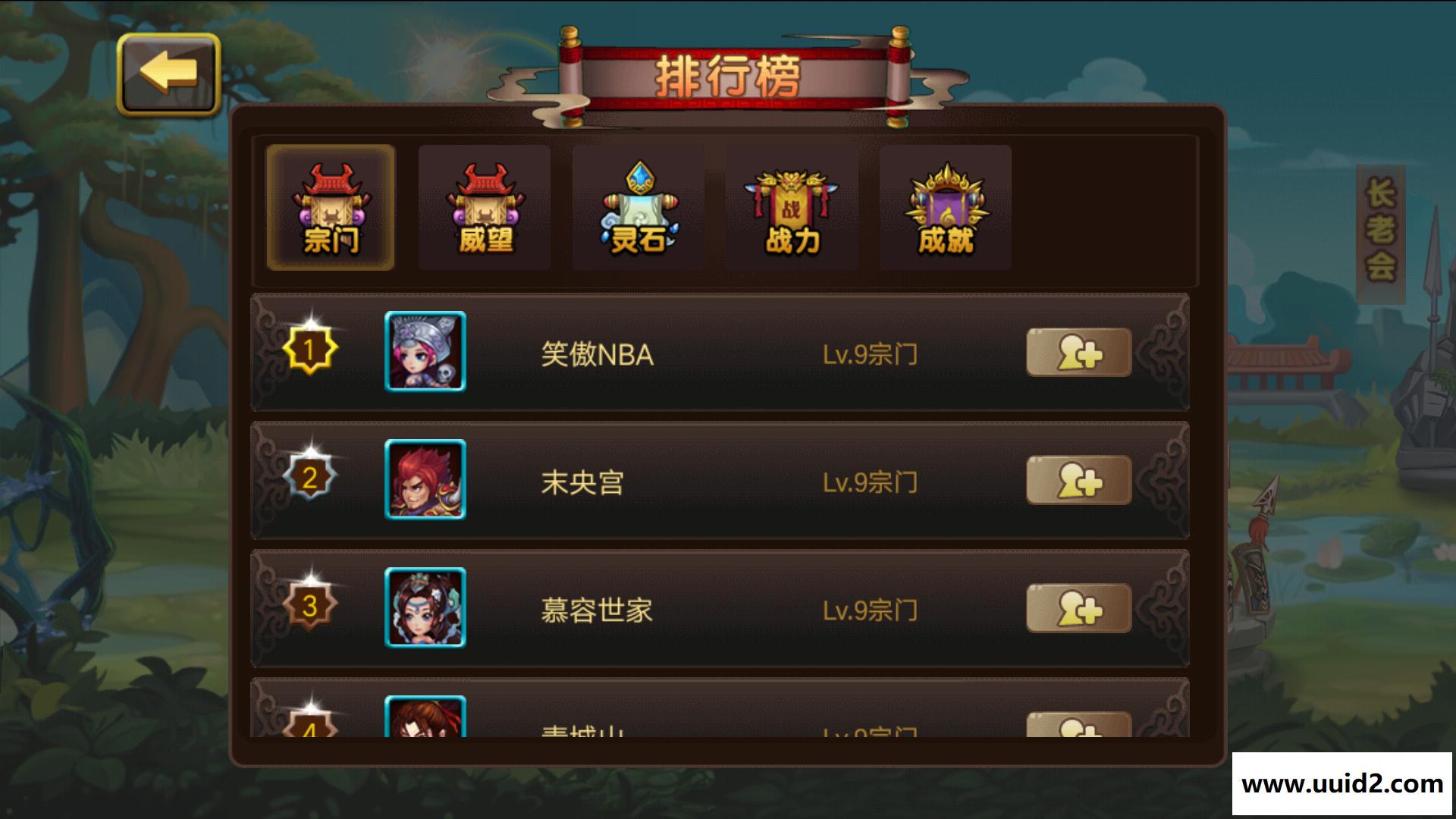The image size is (1456, 819).
Task: Select the 笑傲NBA leader avatar
Action: click(x=425, y=351)
